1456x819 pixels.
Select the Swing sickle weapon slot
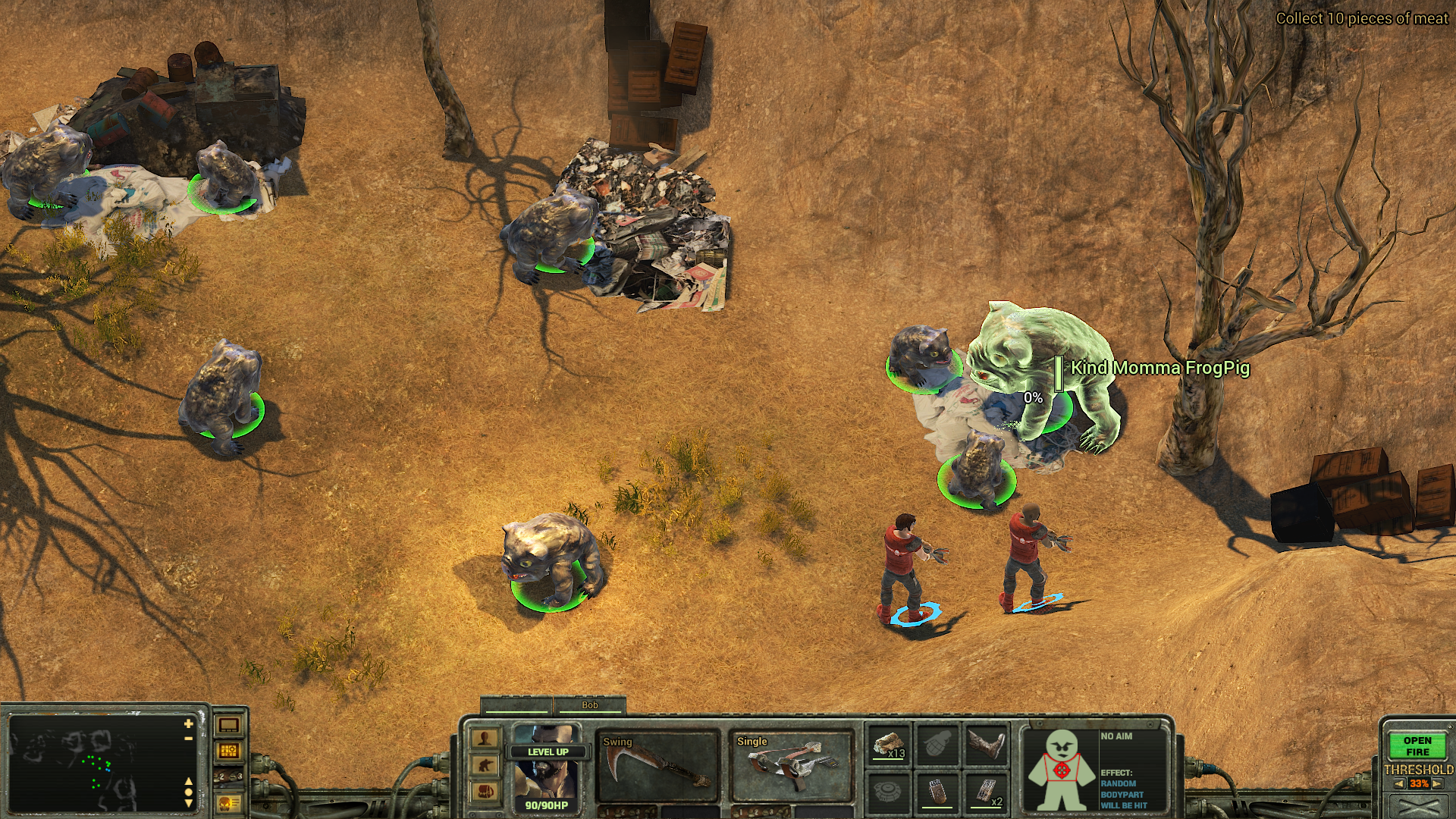tap(657, 766)
